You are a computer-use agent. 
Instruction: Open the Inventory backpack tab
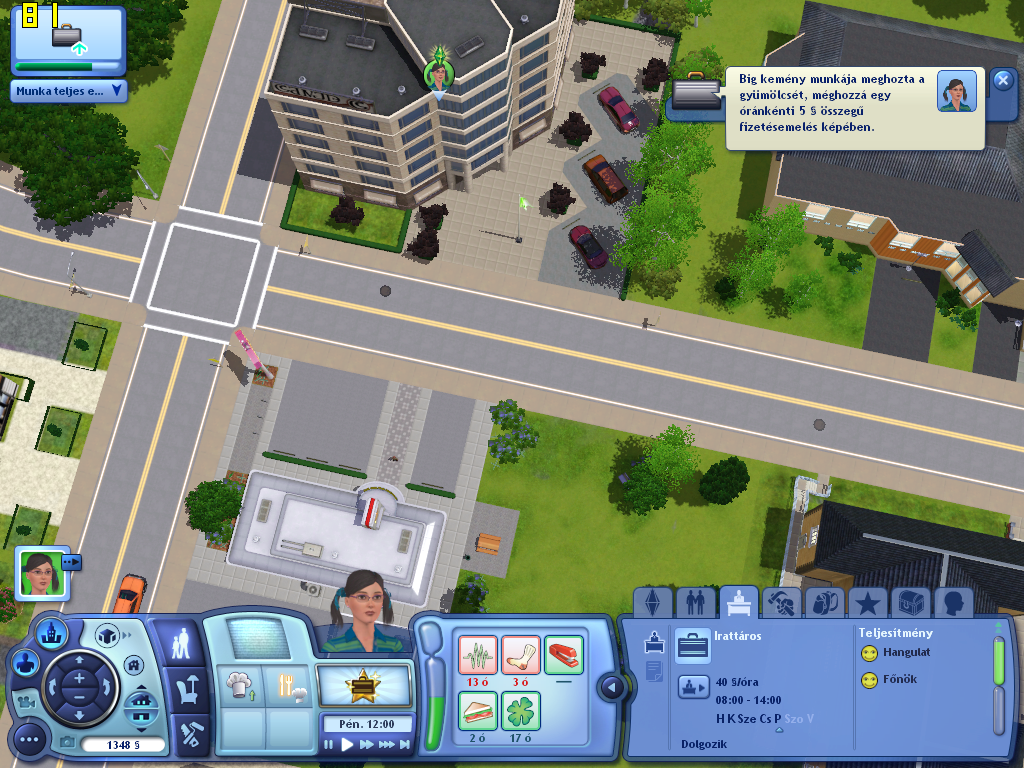824,602
